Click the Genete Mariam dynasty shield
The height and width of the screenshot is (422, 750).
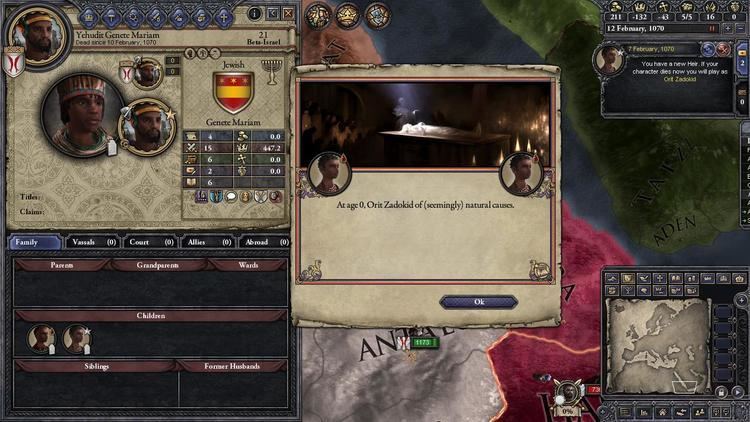(x=234, y=92)
